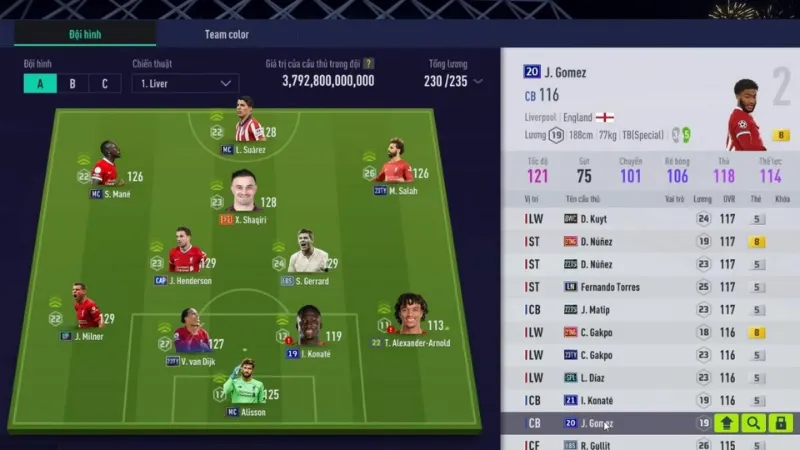Open the Chiến thuật tactics dropdown
The height and width of the screenshot is (450, 800).
pyautogui.click(x=185, y=83)
